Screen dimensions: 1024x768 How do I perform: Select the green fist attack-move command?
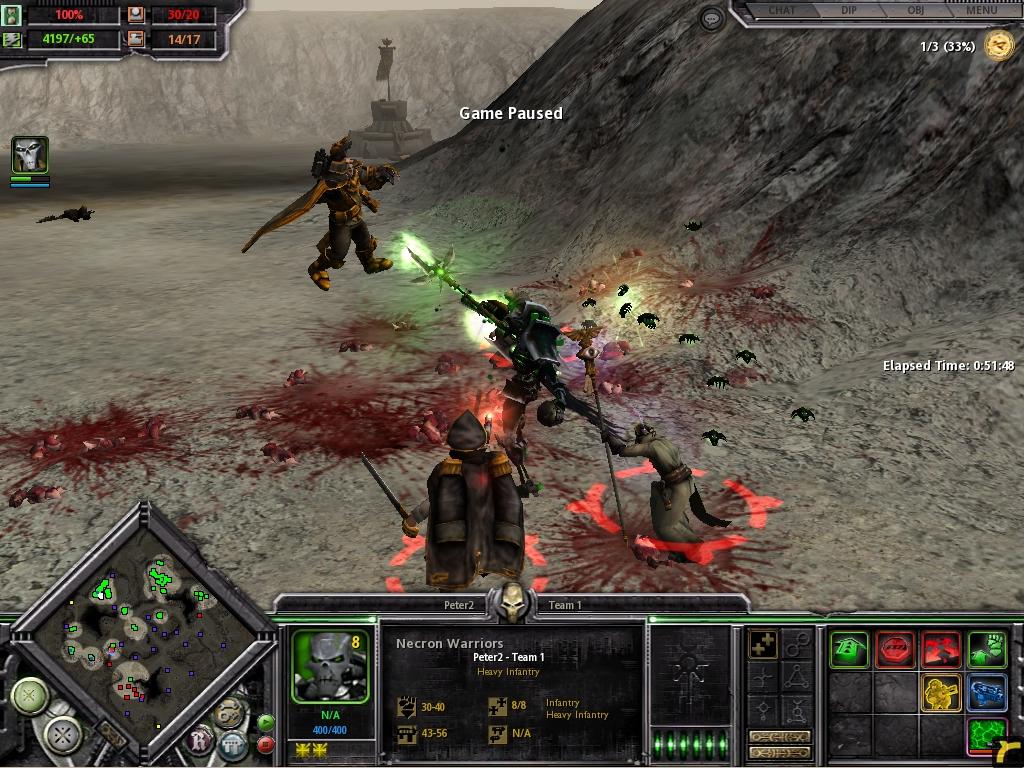point(986,650)
